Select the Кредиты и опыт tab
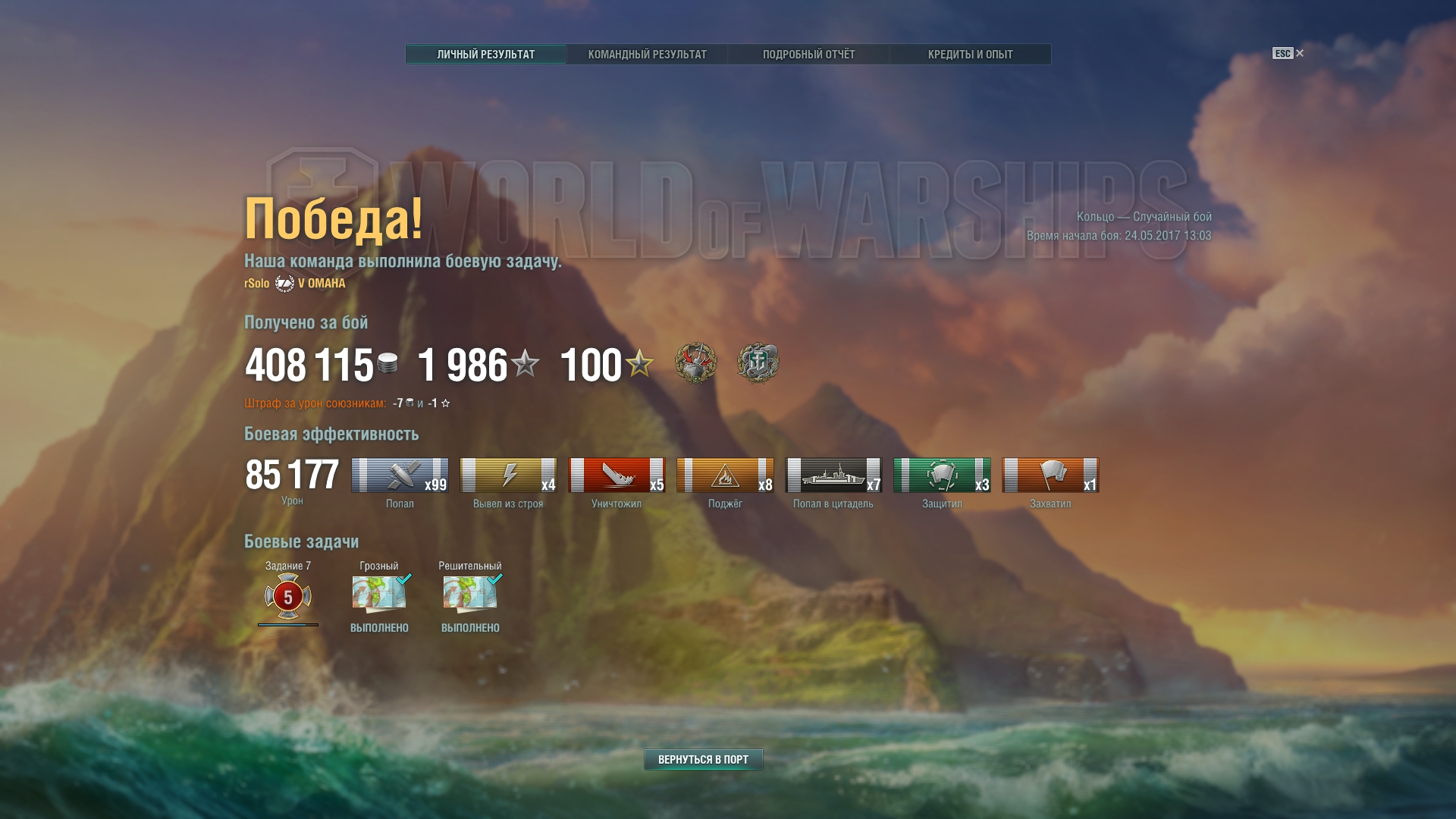The width and height of the screenshot is (1456, 819). (x=970, y=55)
